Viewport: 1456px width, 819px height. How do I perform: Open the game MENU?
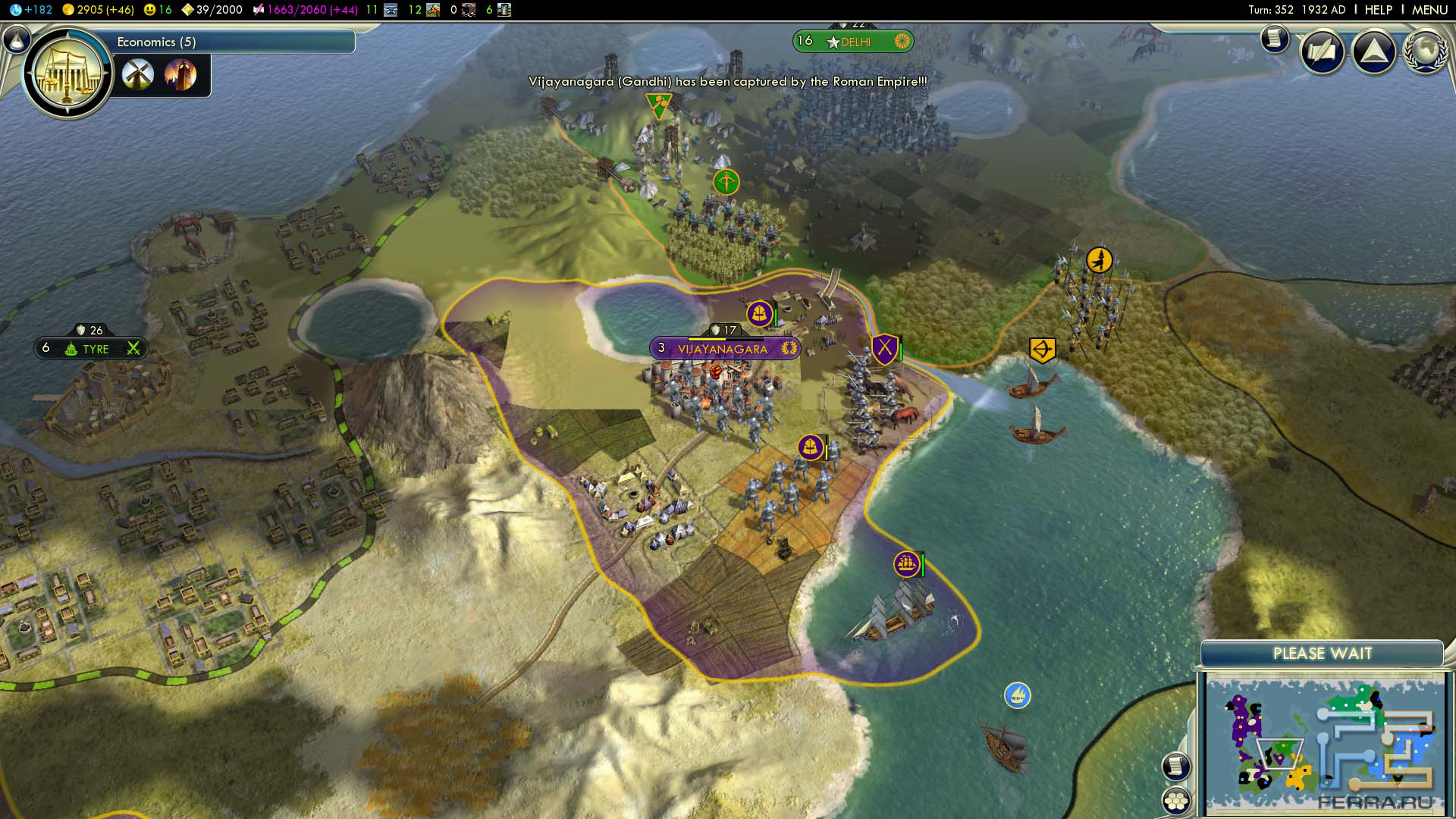coord(1429,10)
